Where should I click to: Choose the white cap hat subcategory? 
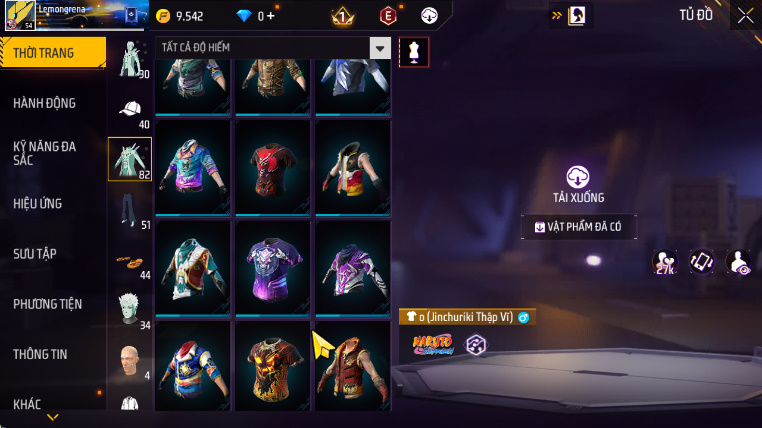129,110
